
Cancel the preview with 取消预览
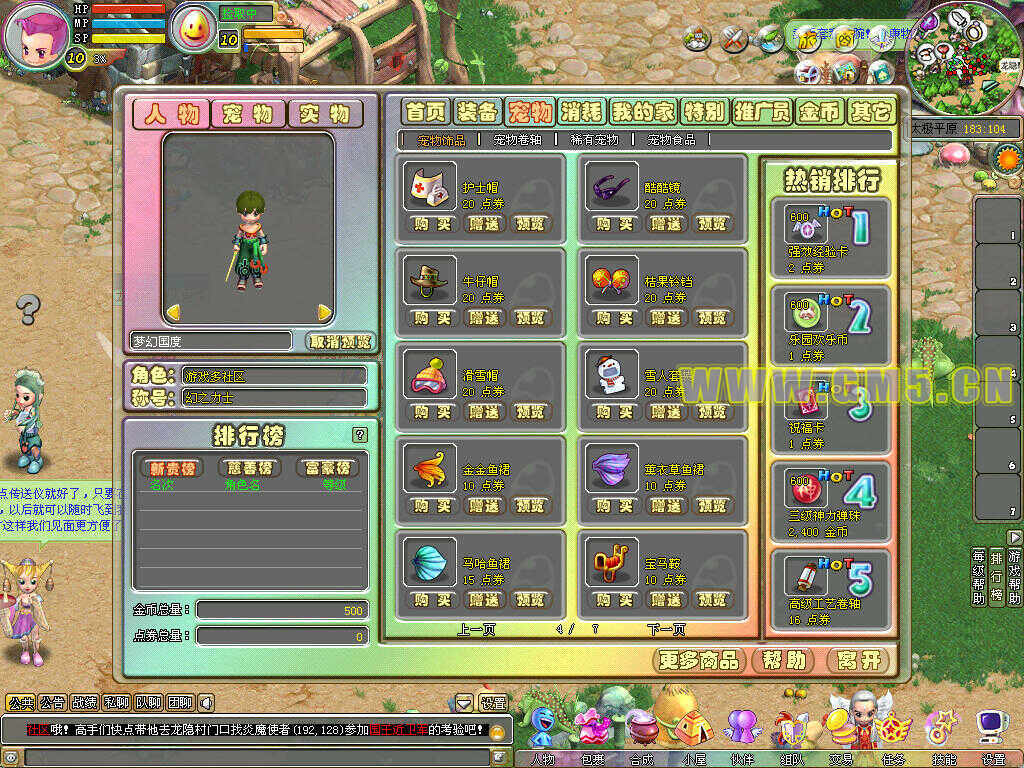[x=340, y=341]
